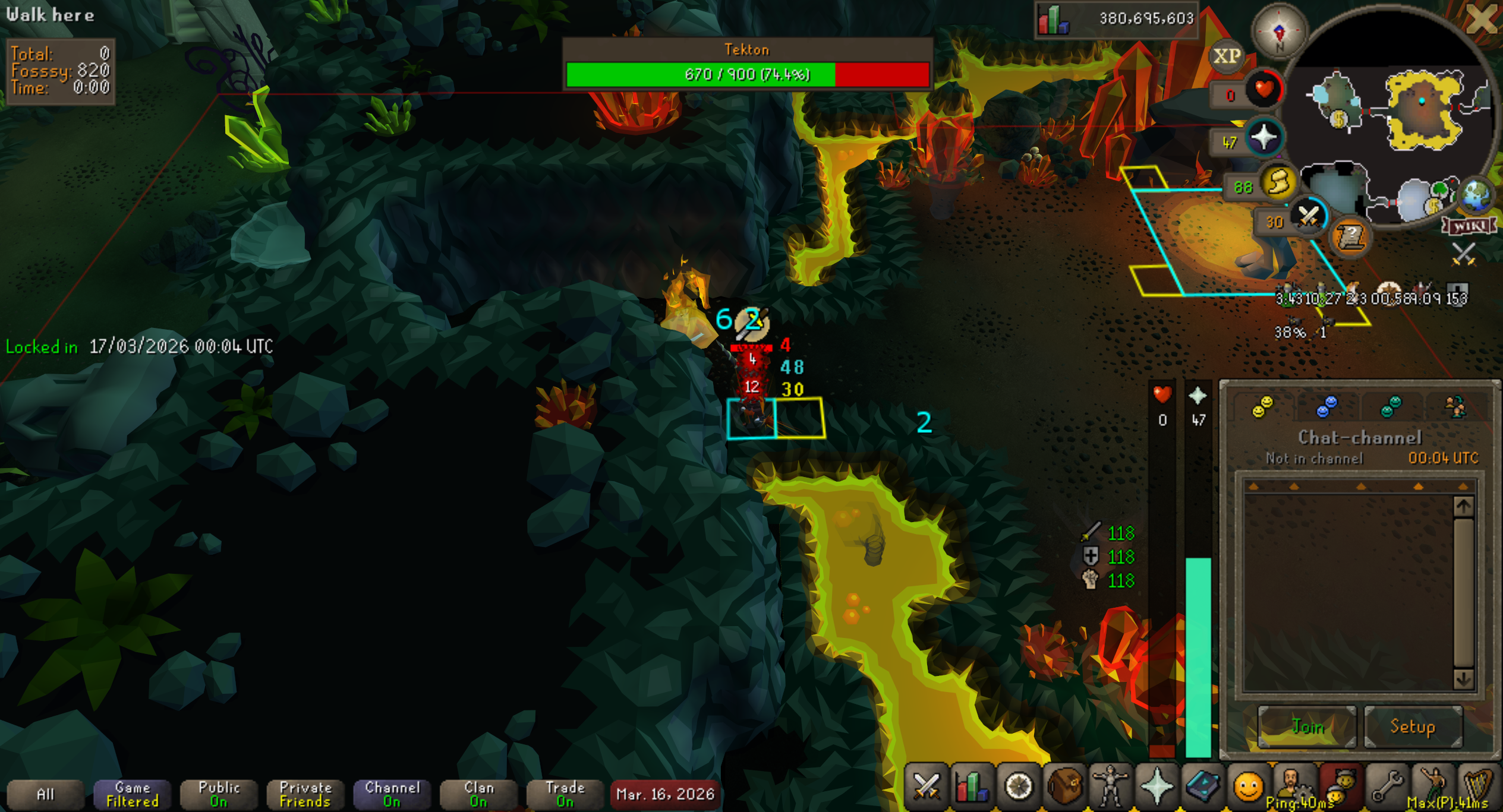Switch to the teal smileys chat tab
The height and width of the screenshot is (812, 1503).
1391,407
